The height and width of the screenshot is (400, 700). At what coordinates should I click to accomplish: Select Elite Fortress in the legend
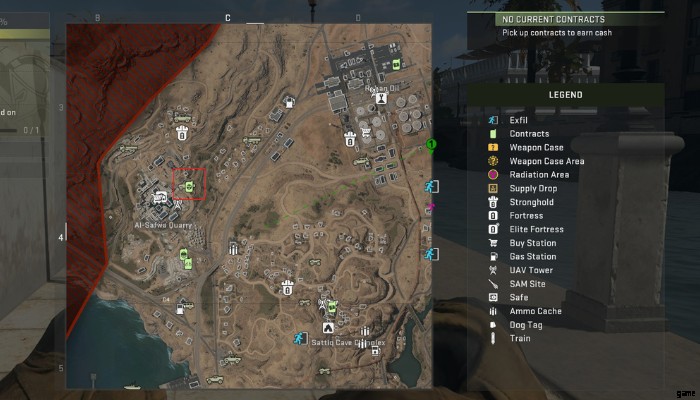[535, 229]
